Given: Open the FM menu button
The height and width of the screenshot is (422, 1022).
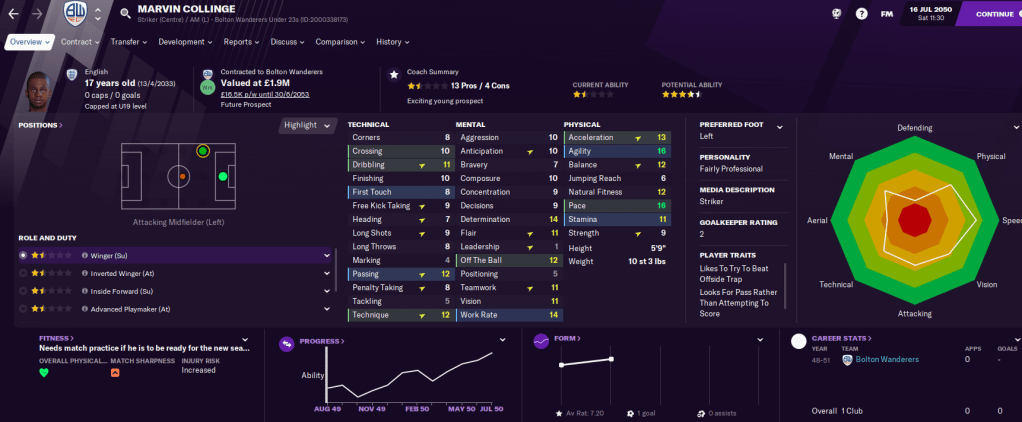Looking at the screenshot, I should coord(887,14).
